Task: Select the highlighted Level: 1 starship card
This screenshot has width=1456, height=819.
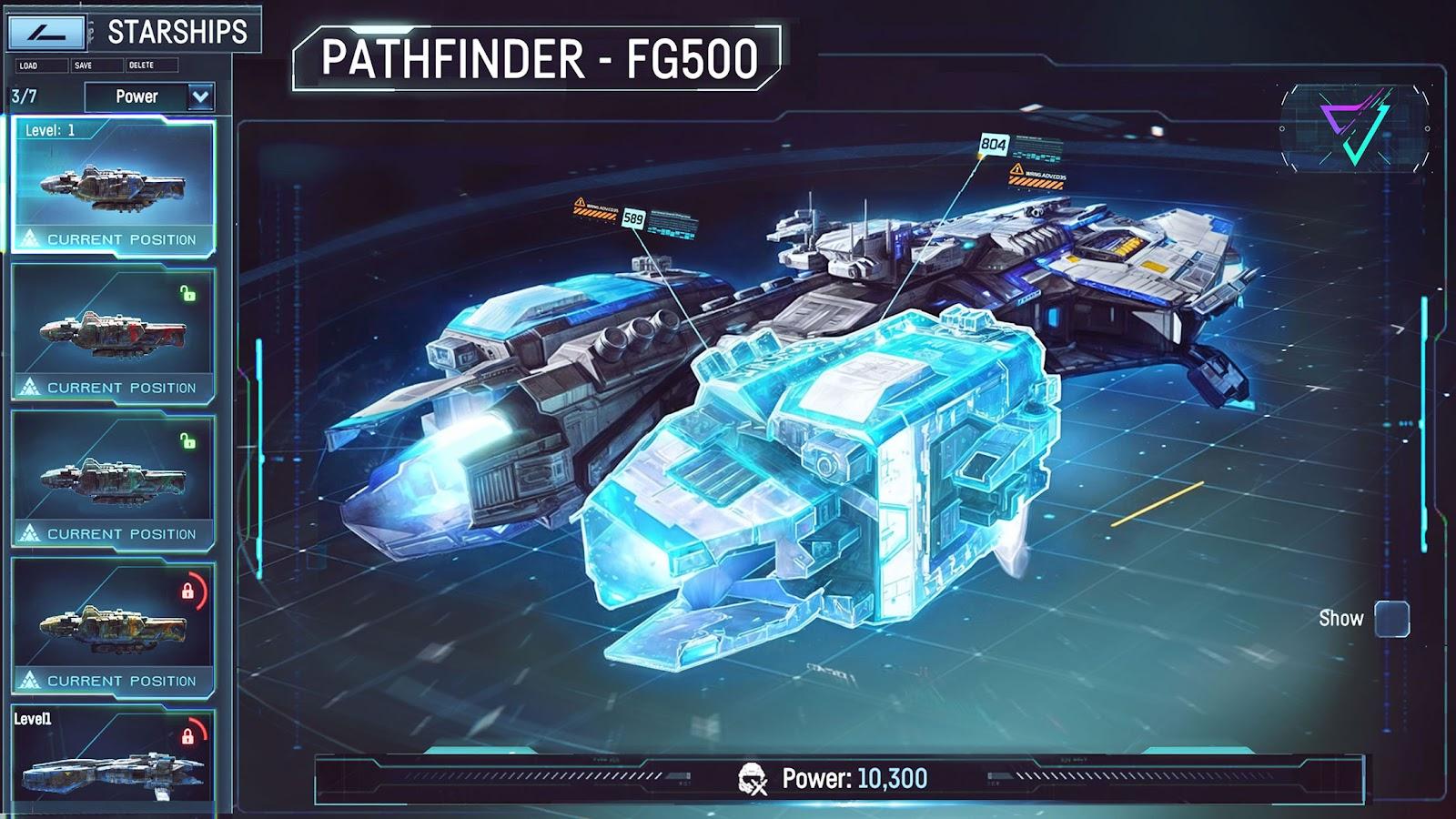Action: (x=114, y=187)
